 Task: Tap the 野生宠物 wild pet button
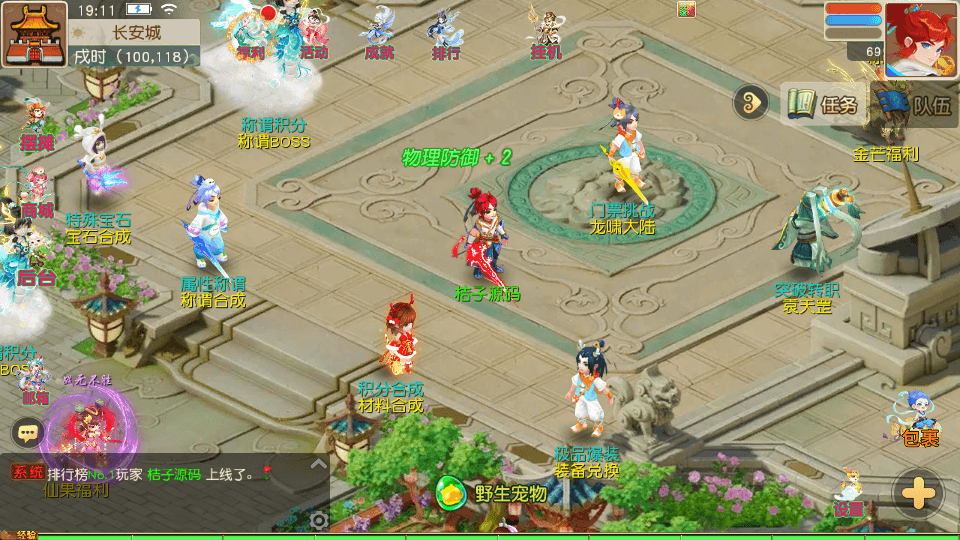[494, 493]
